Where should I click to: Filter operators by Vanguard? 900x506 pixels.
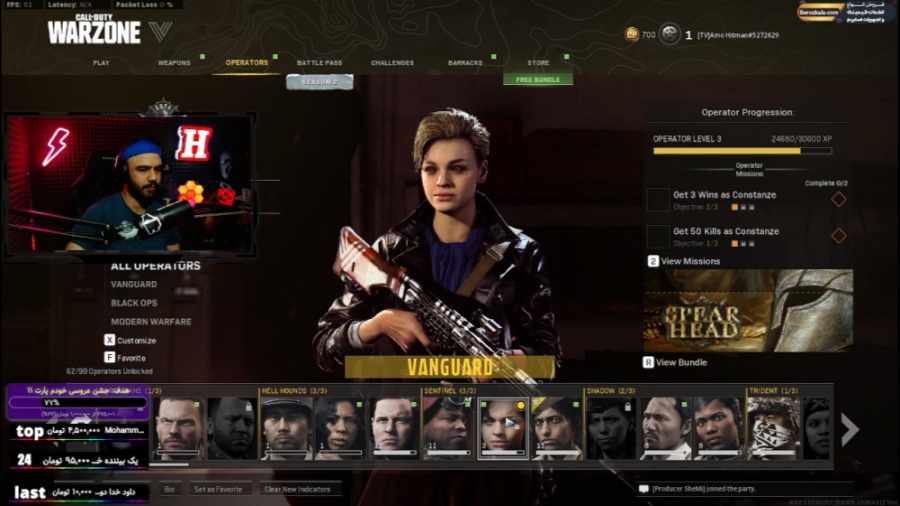coord(134,285)
